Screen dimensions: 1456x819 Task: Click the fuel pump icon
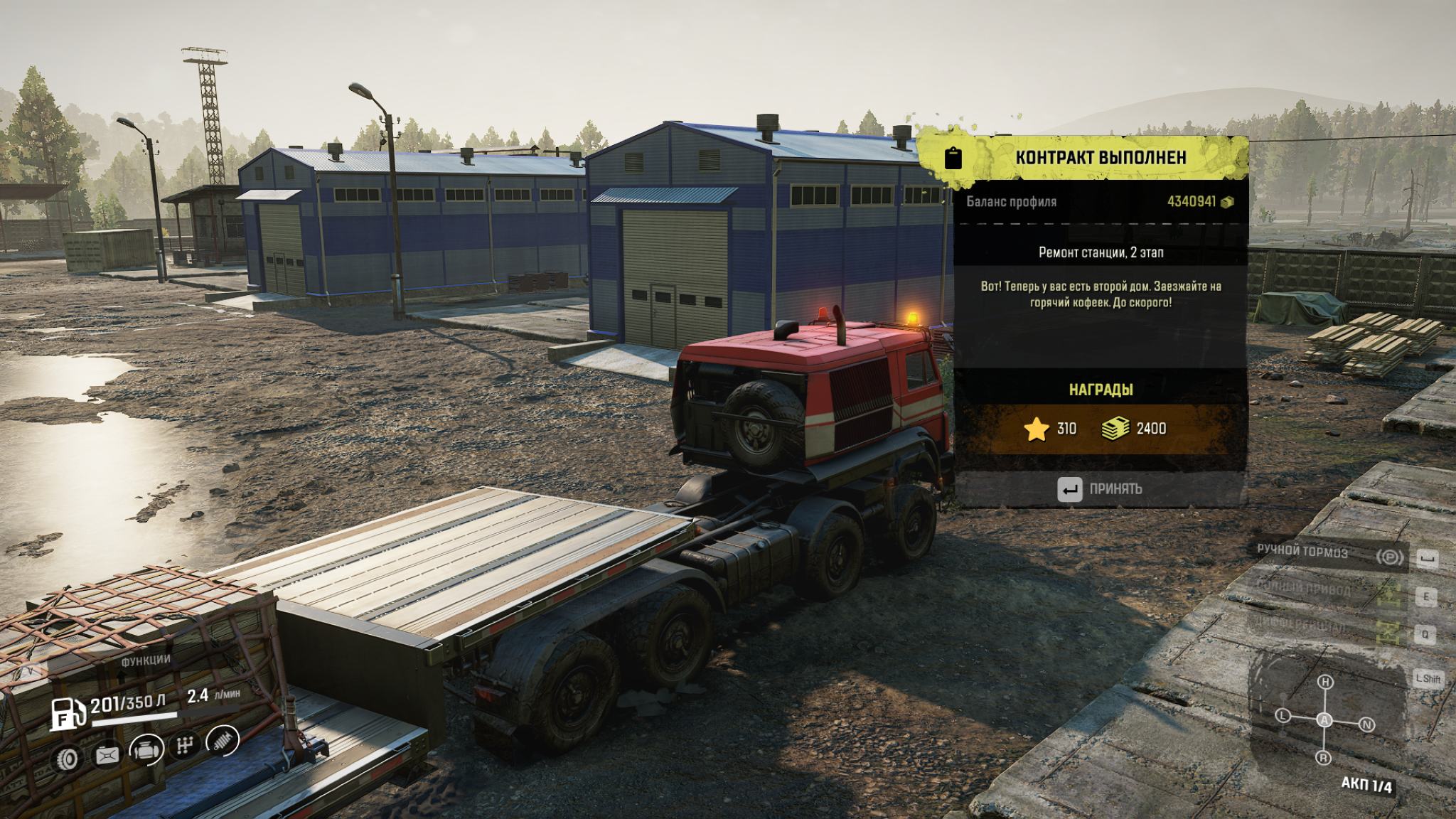point(67,712)
